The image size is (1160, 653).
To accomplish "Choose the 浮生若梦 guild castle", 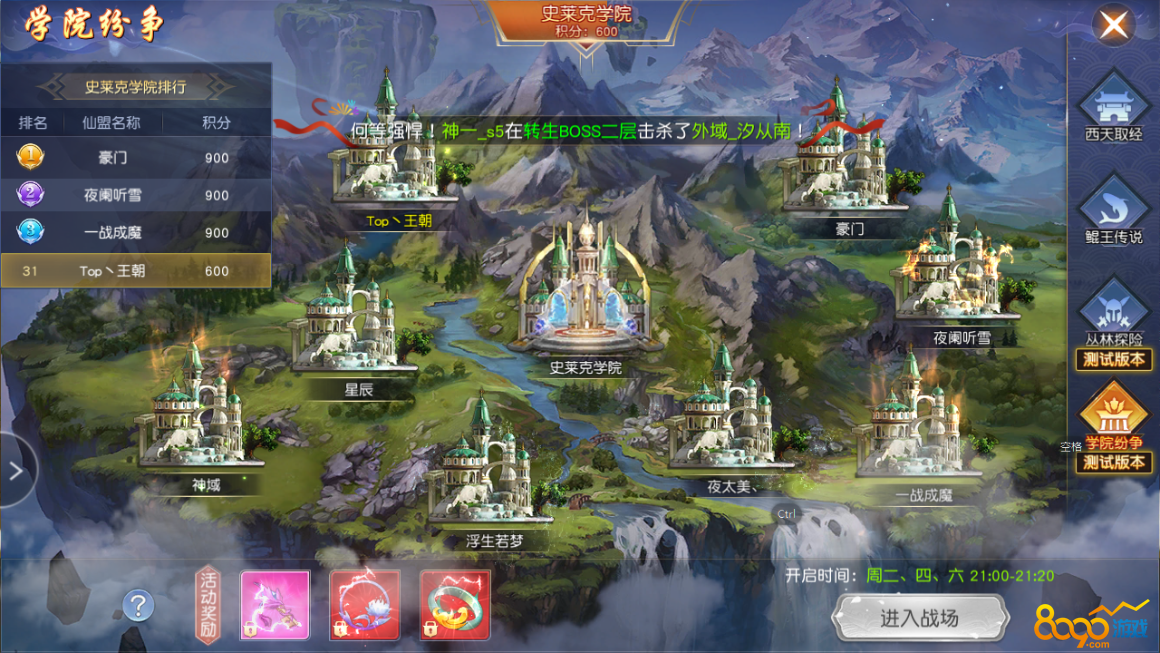I will (490, 470).
